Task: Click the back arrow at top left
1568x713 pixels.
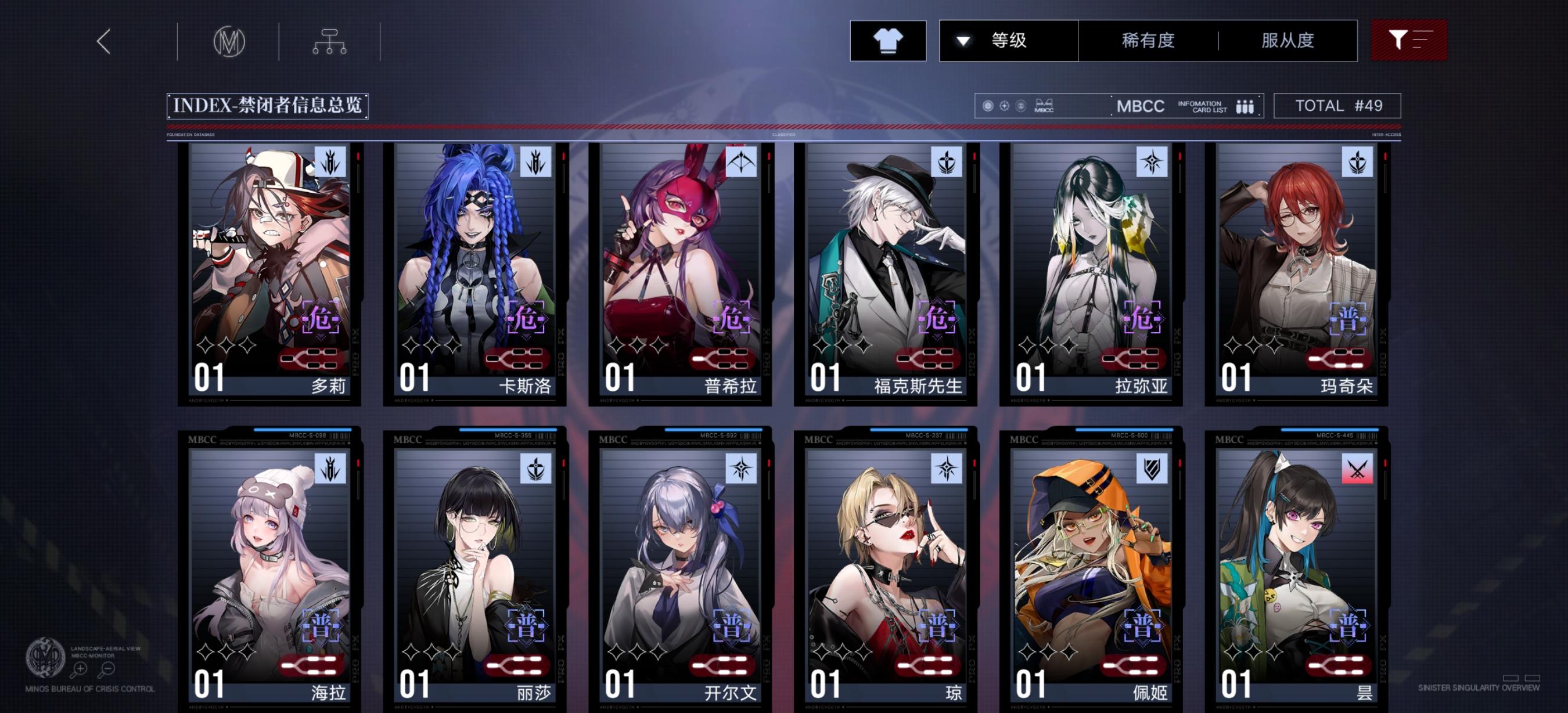Action: pos(103,40)
